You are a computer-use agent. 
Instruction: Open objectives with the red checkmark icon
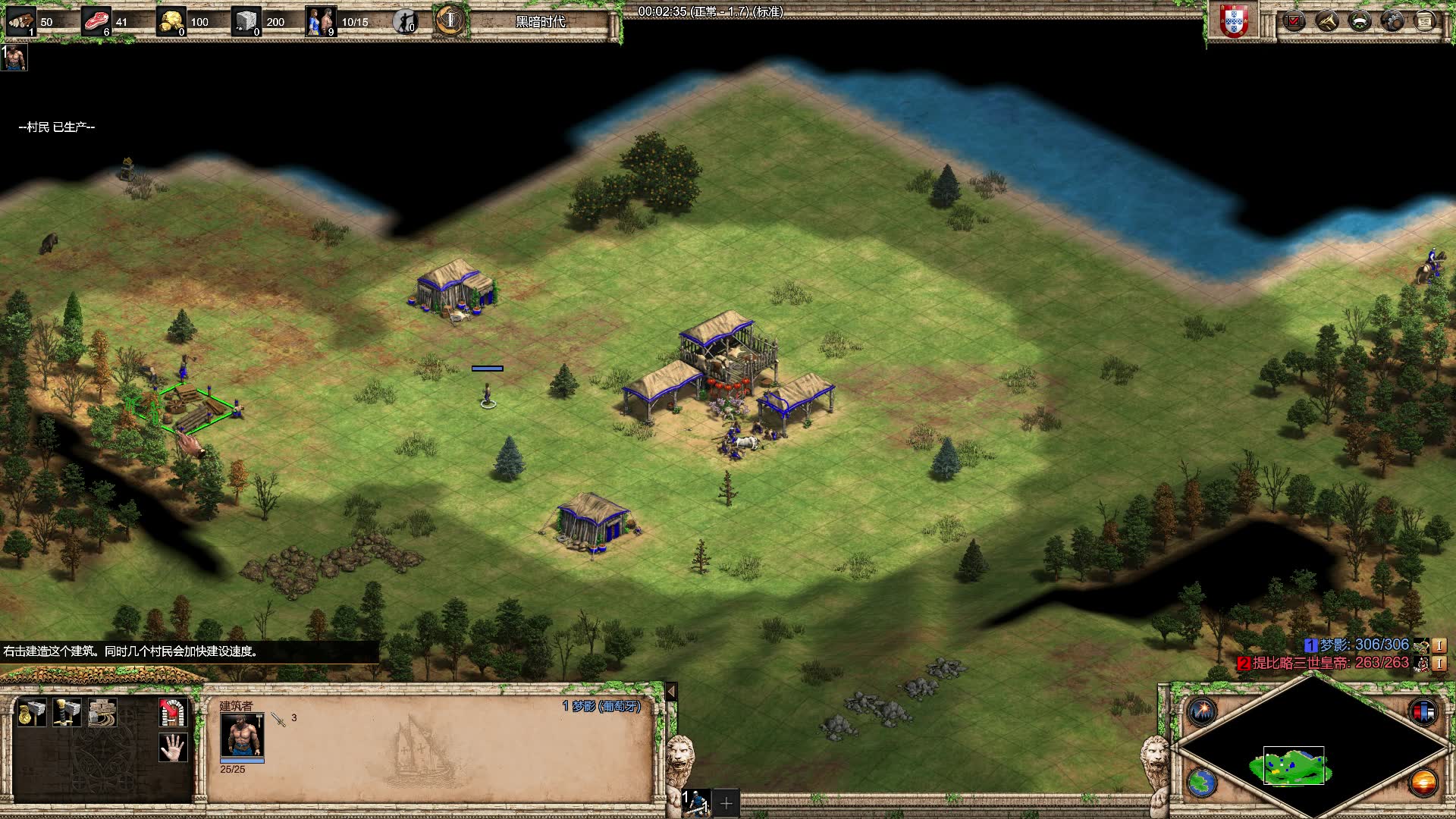(1294, 21)
